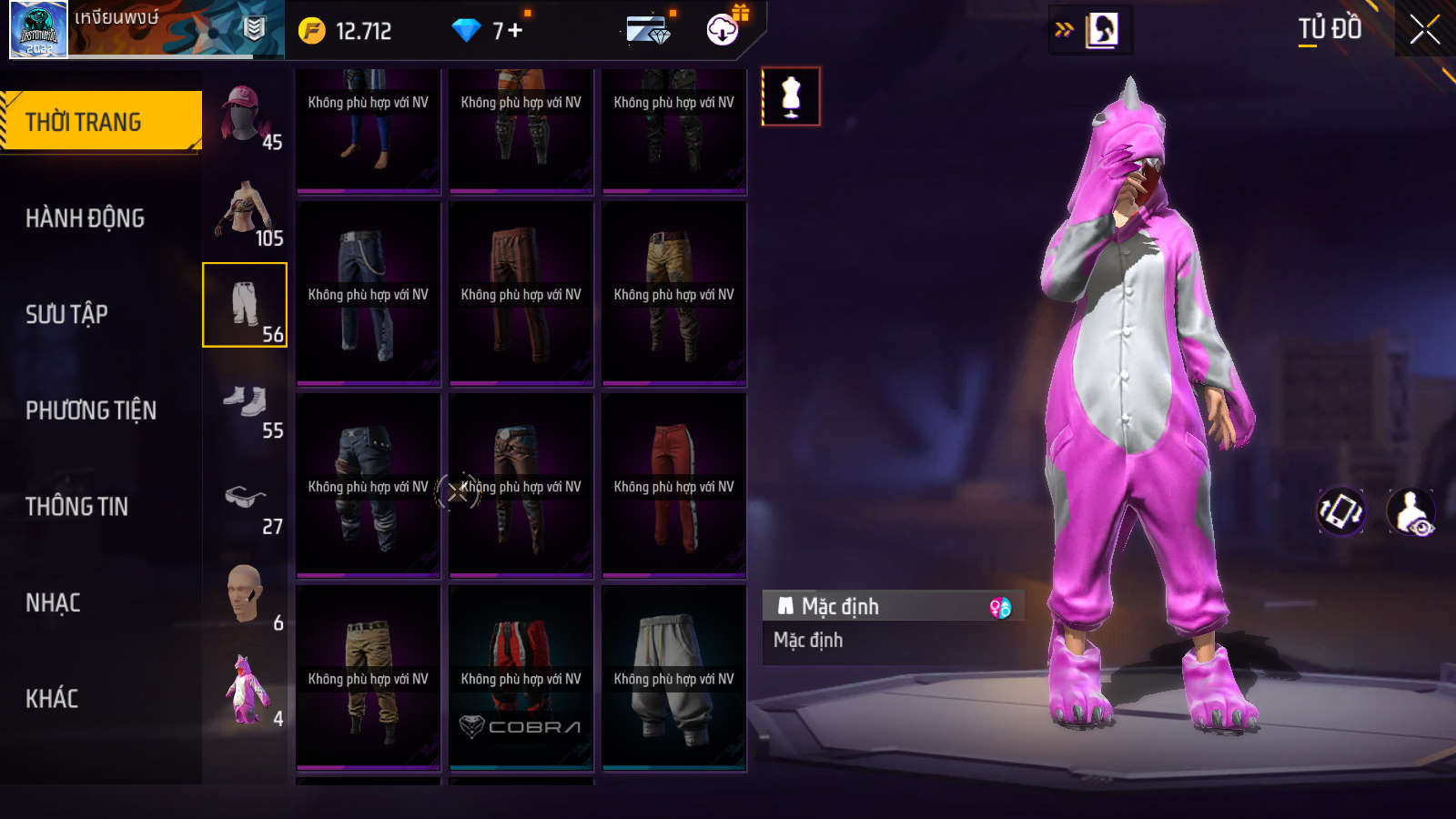Toggle the character rotate view icon

click(1341, 511)
